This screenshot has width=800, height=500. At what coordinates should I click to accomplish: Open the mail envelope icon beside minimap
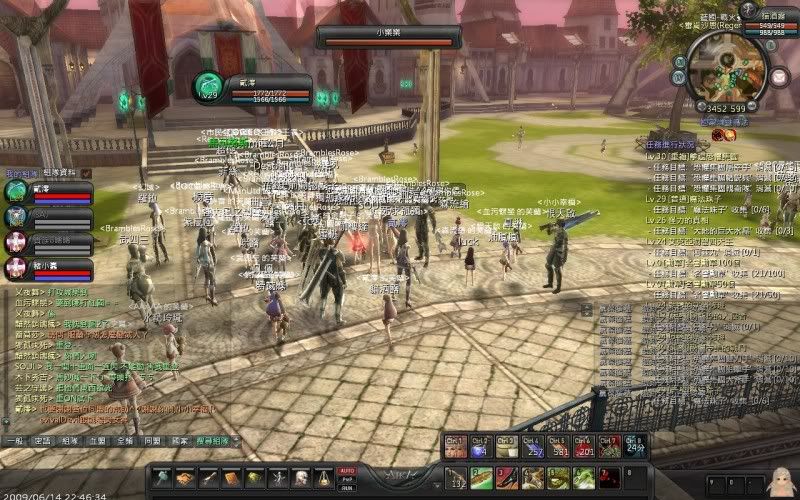[779, 77]
